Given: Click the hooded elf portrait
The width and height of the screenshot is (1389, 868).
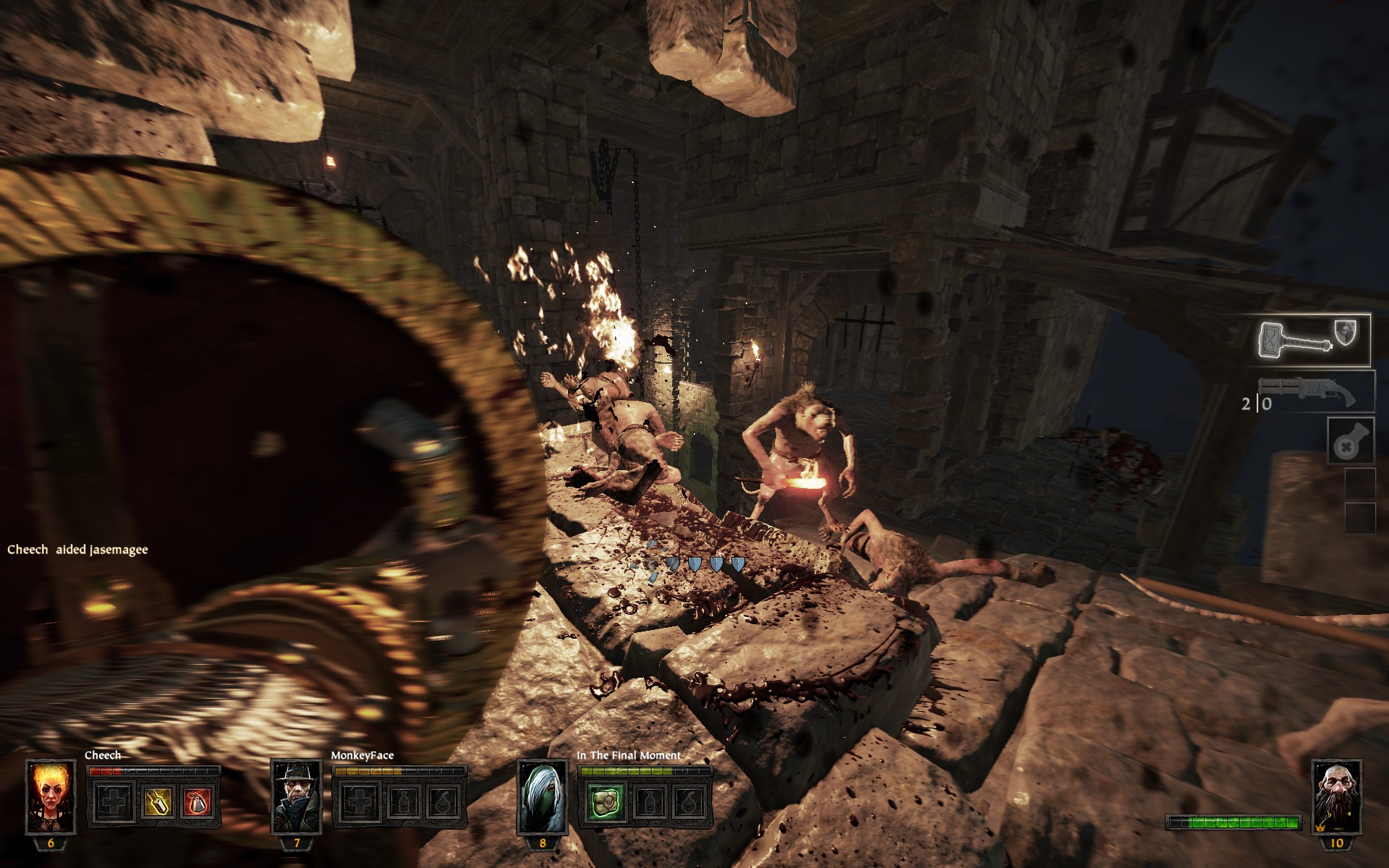Looking at the screenshot, I should (542, 796).
